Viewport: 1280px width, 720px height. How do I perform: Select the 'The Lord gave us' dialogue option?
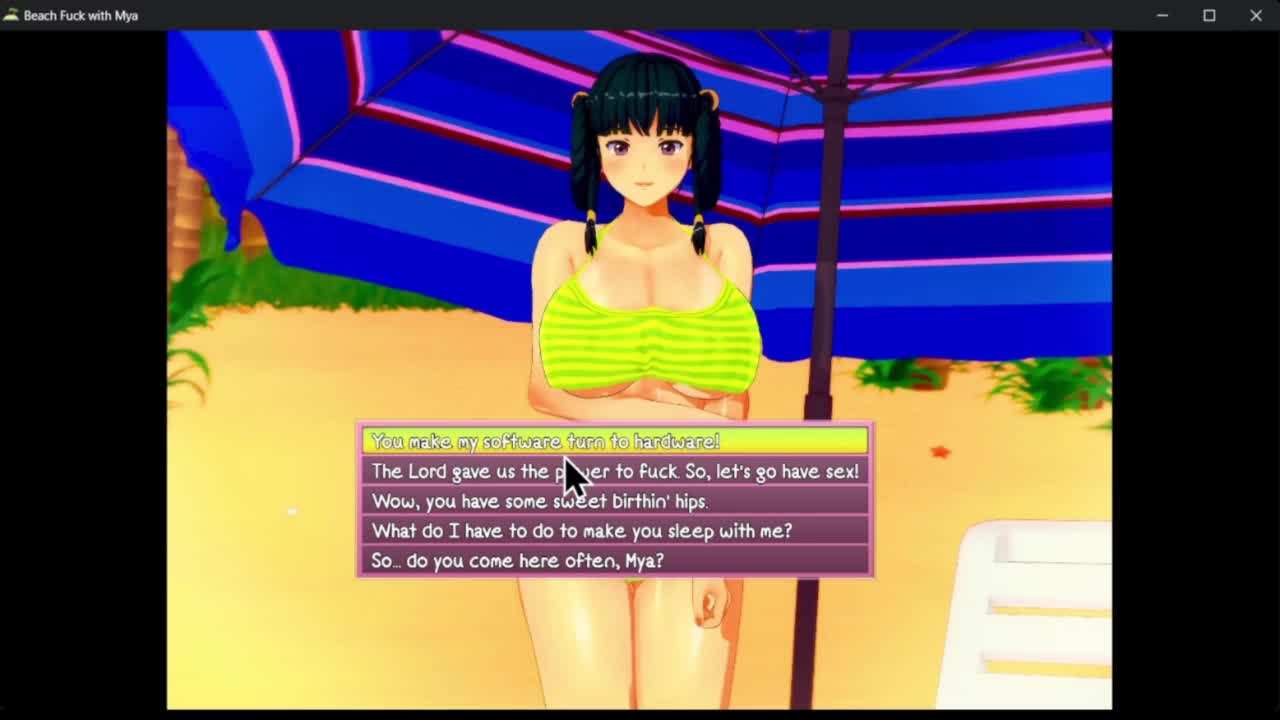[x=614, y=471]
